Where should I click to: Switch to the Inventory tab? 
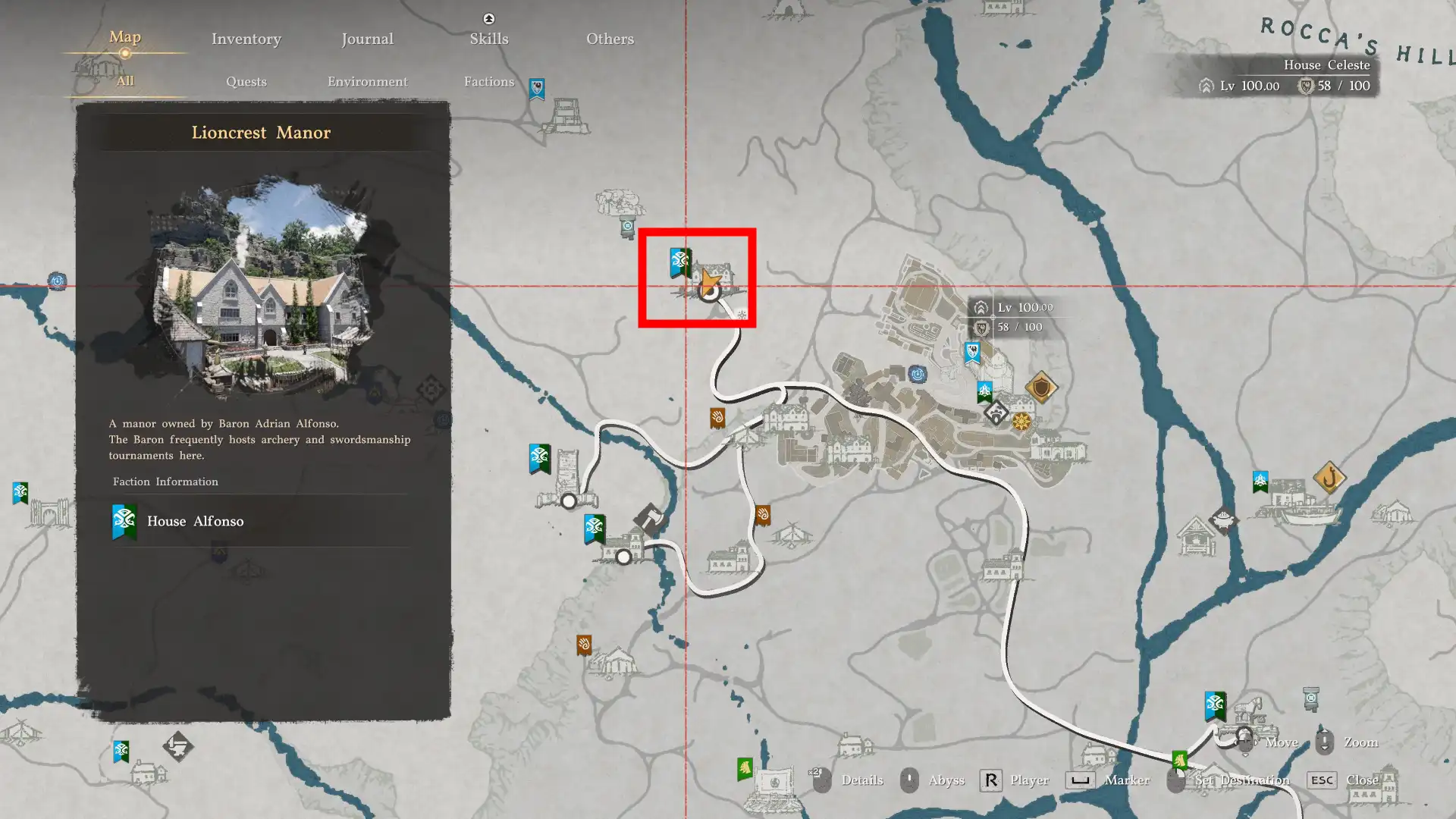coord(246,39)
